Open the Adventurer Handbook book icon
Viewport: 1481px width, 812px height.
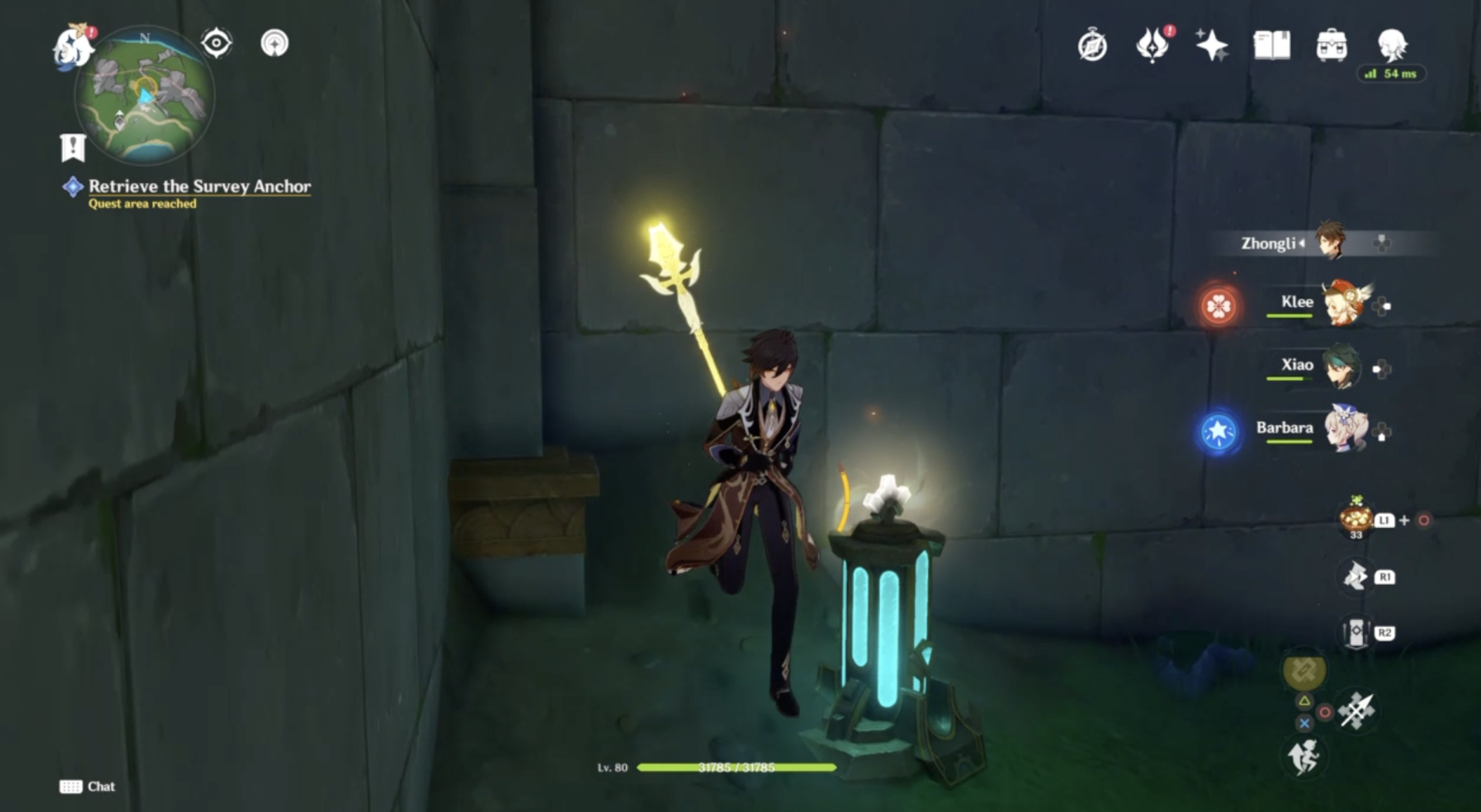point(1272,45)
